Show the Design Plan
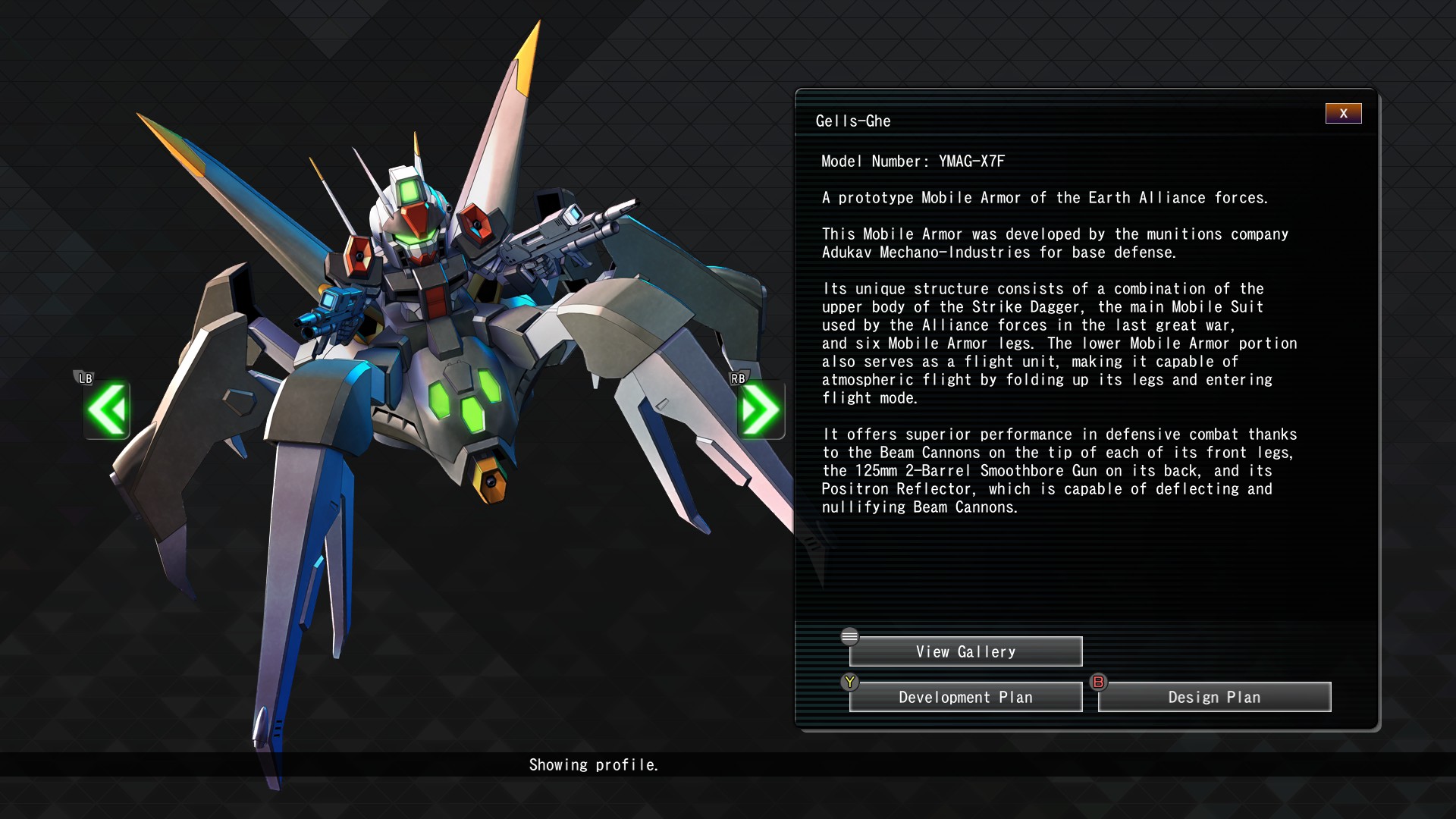The image size is (1456, 819). click(1214, 697)
